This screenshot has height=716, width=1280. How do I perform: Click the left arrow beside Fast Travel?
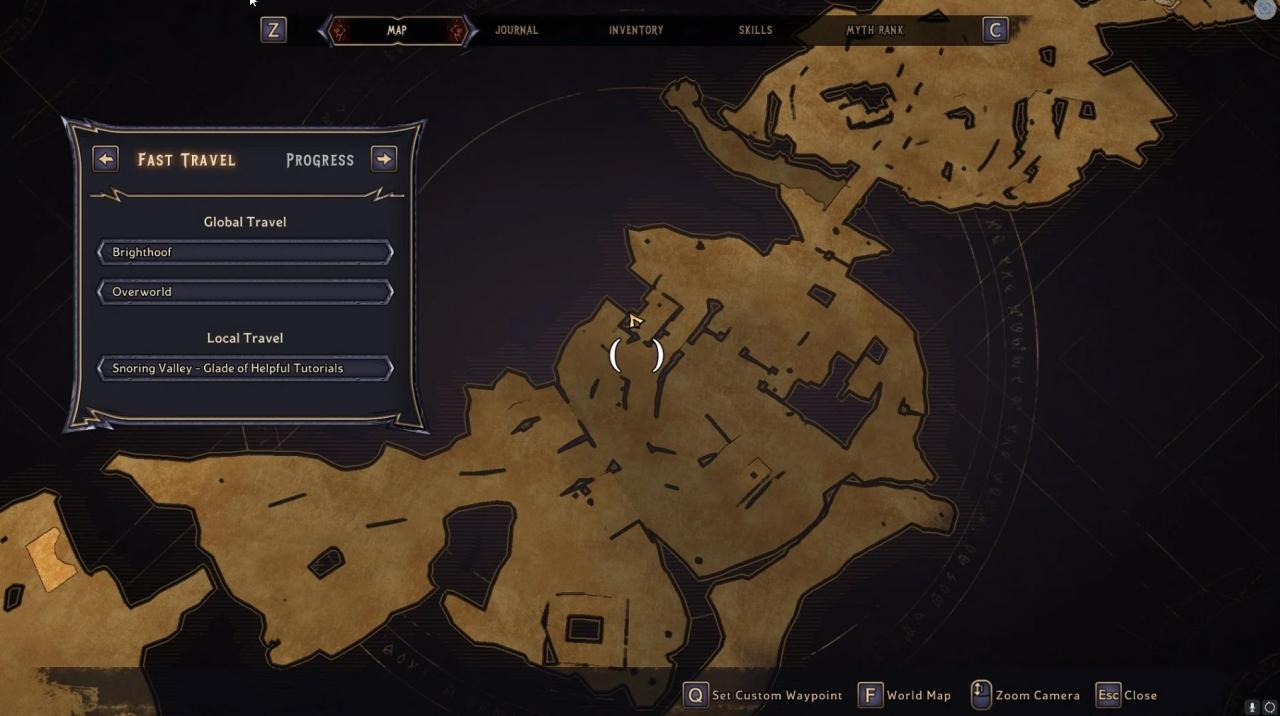click(x=105, y=159)
